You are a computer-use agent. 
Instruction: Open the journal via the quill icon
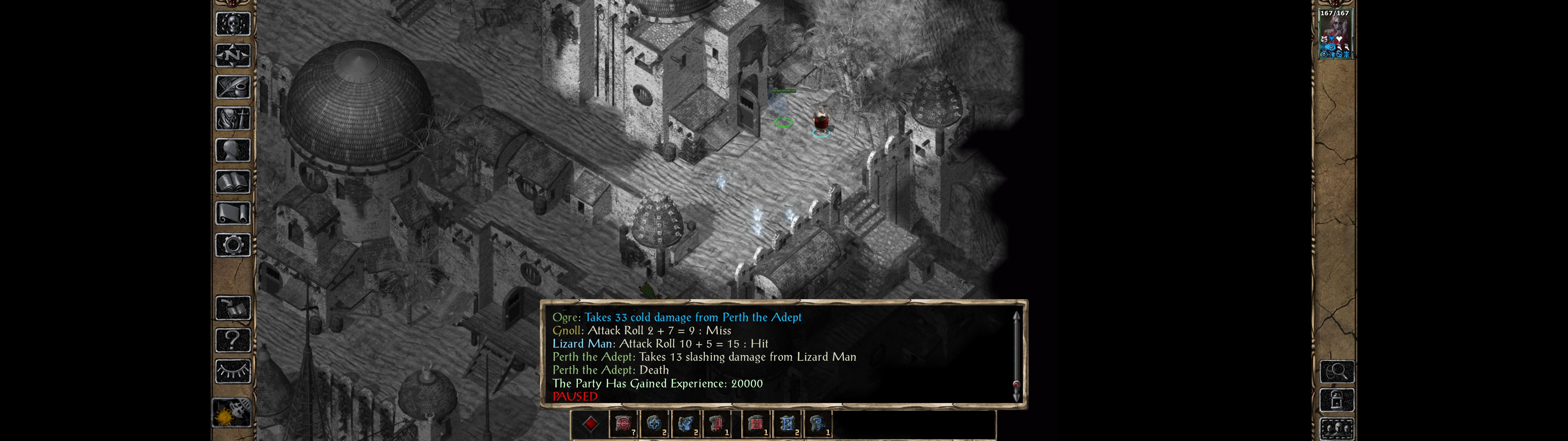233,87
